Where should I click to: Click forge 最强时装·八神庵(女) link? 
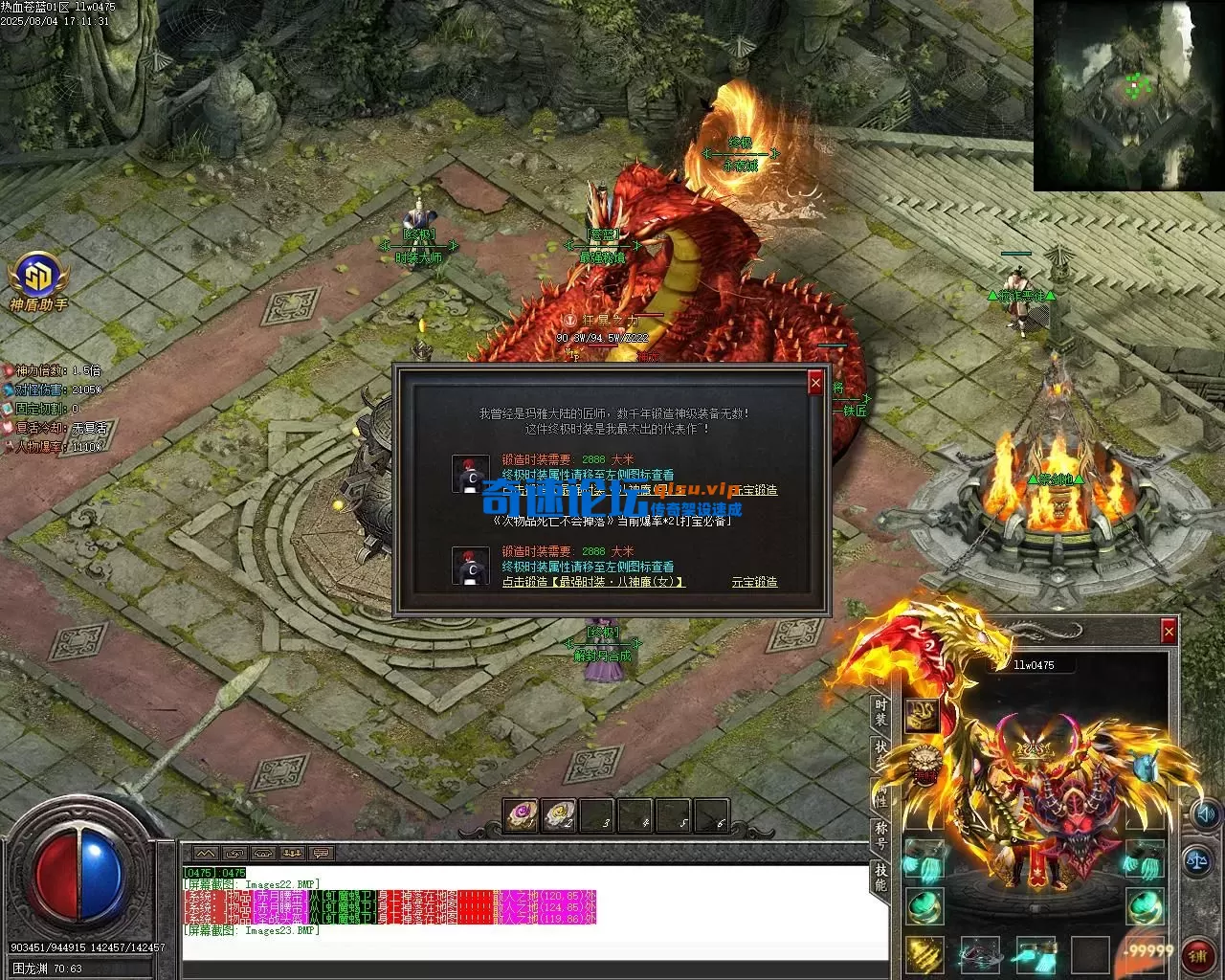click(x=593, y=582)
